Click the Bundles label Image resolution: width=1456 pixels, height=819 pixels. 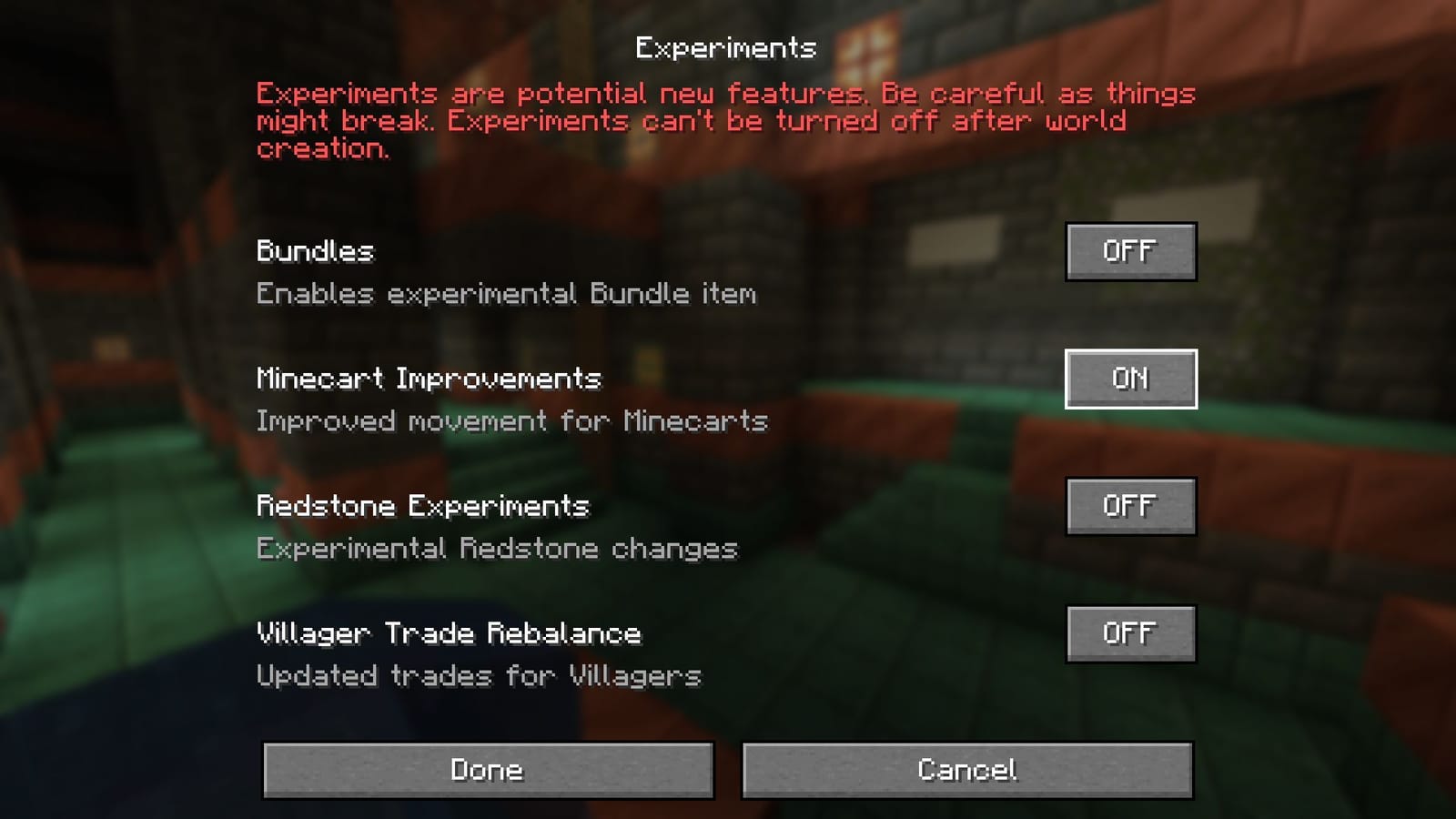[x=313, y=252]
